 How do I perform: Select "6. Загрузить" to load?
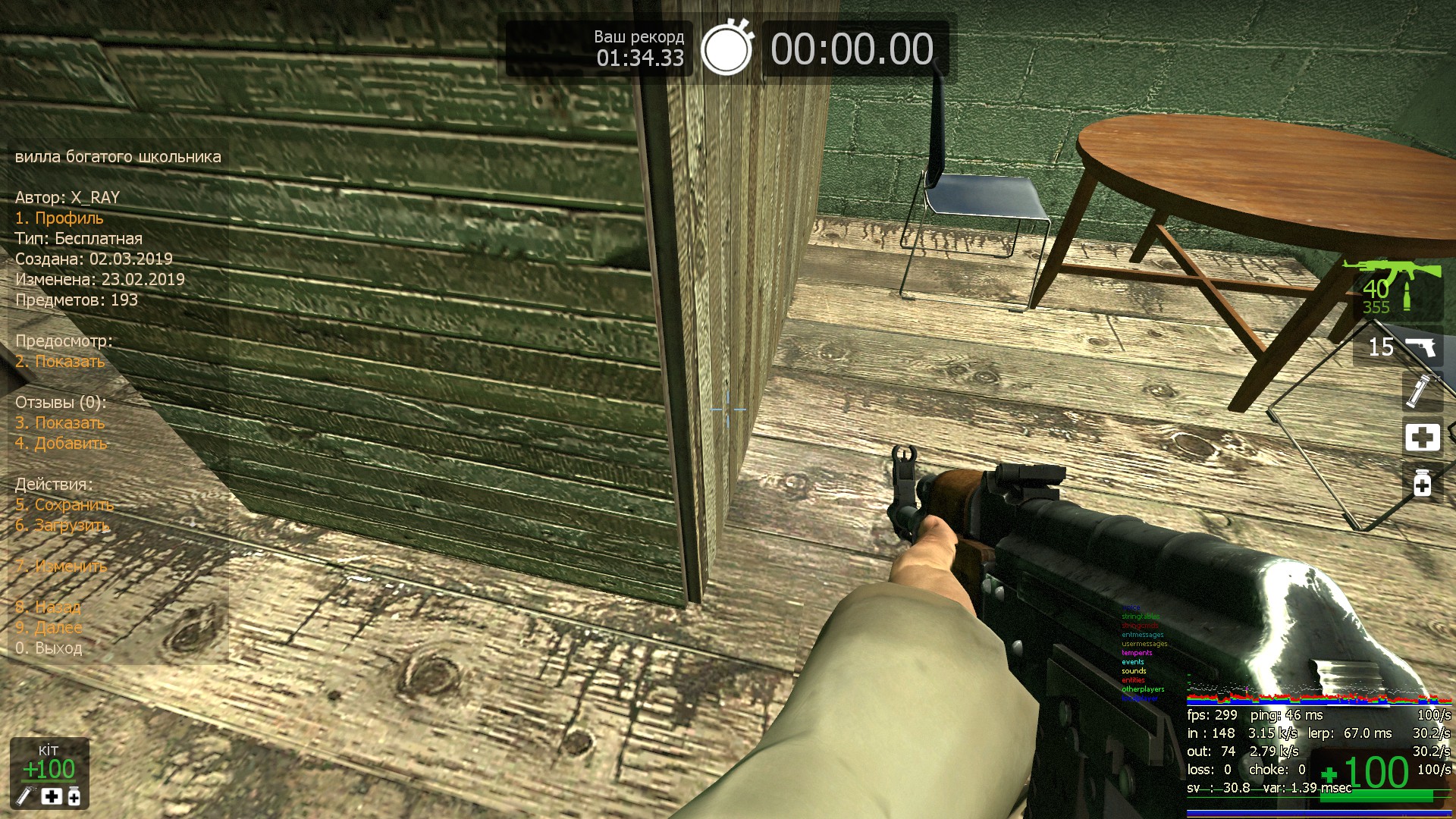62,526
